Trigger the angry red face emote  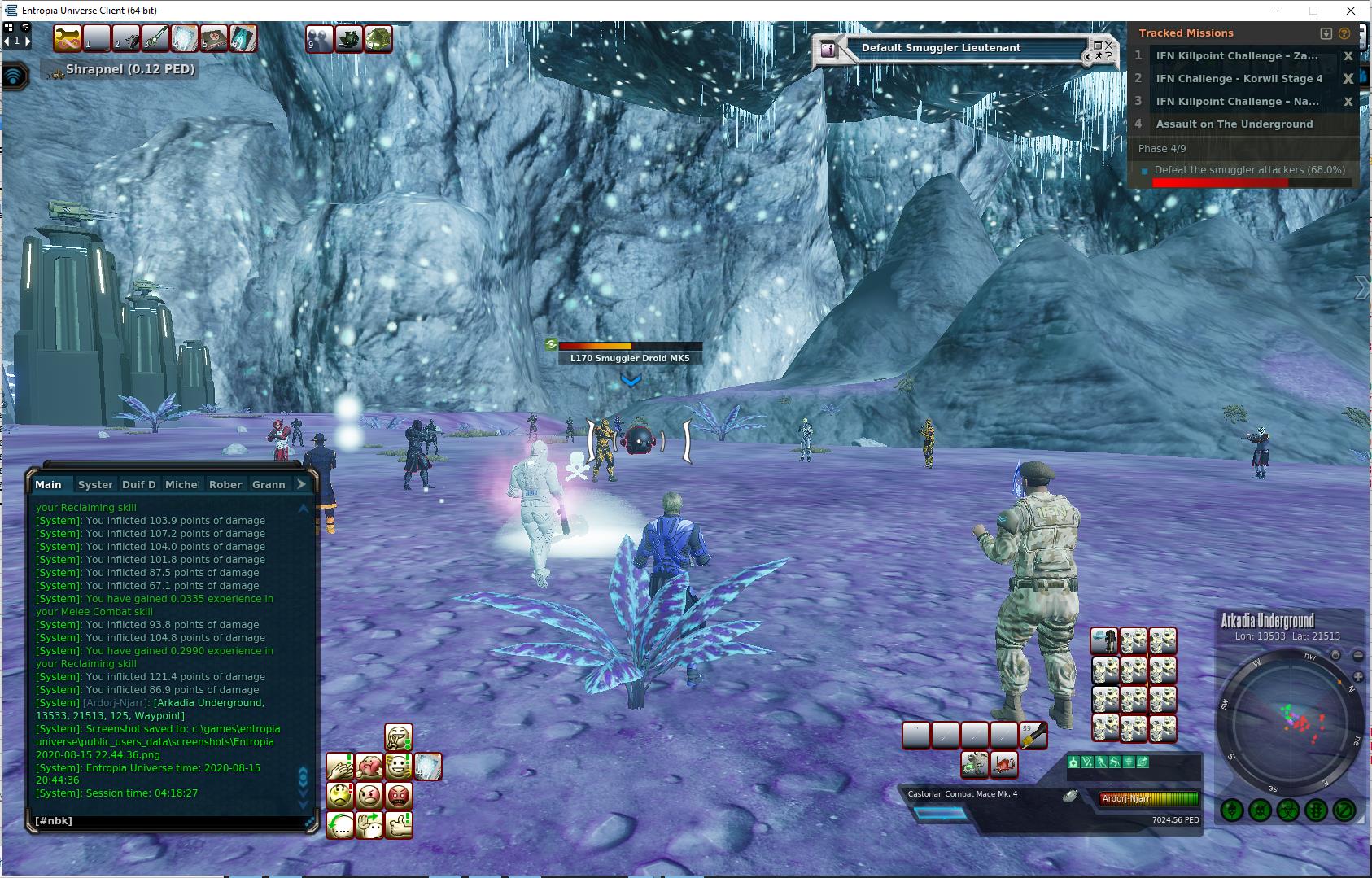[398, 795]
